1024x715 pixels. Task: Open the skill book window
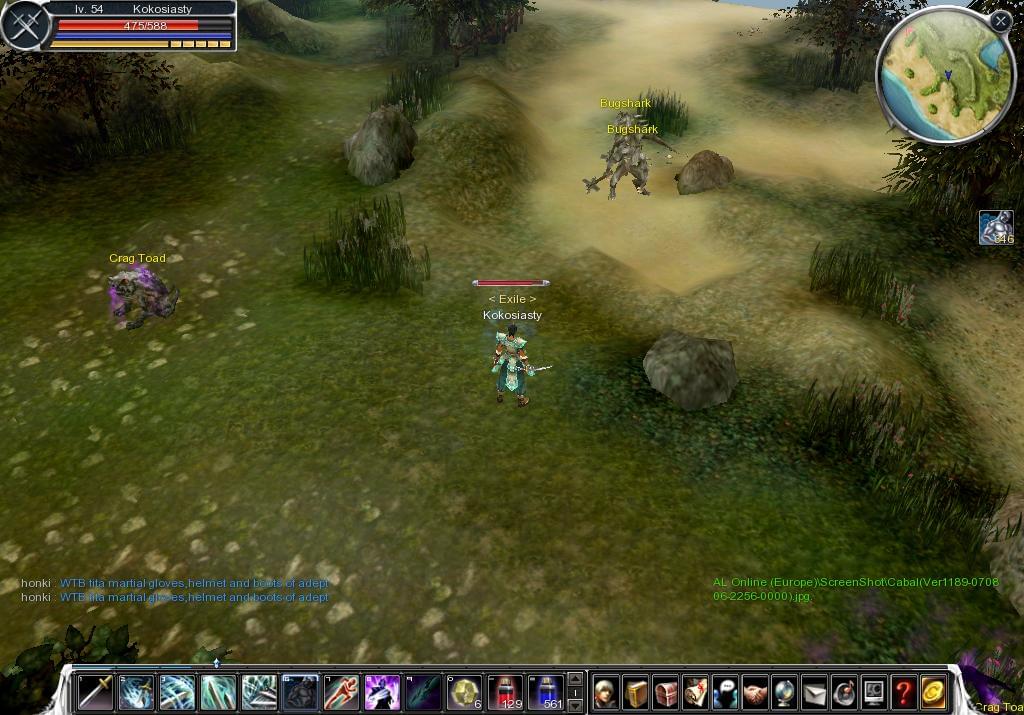(x=636, y=692)
